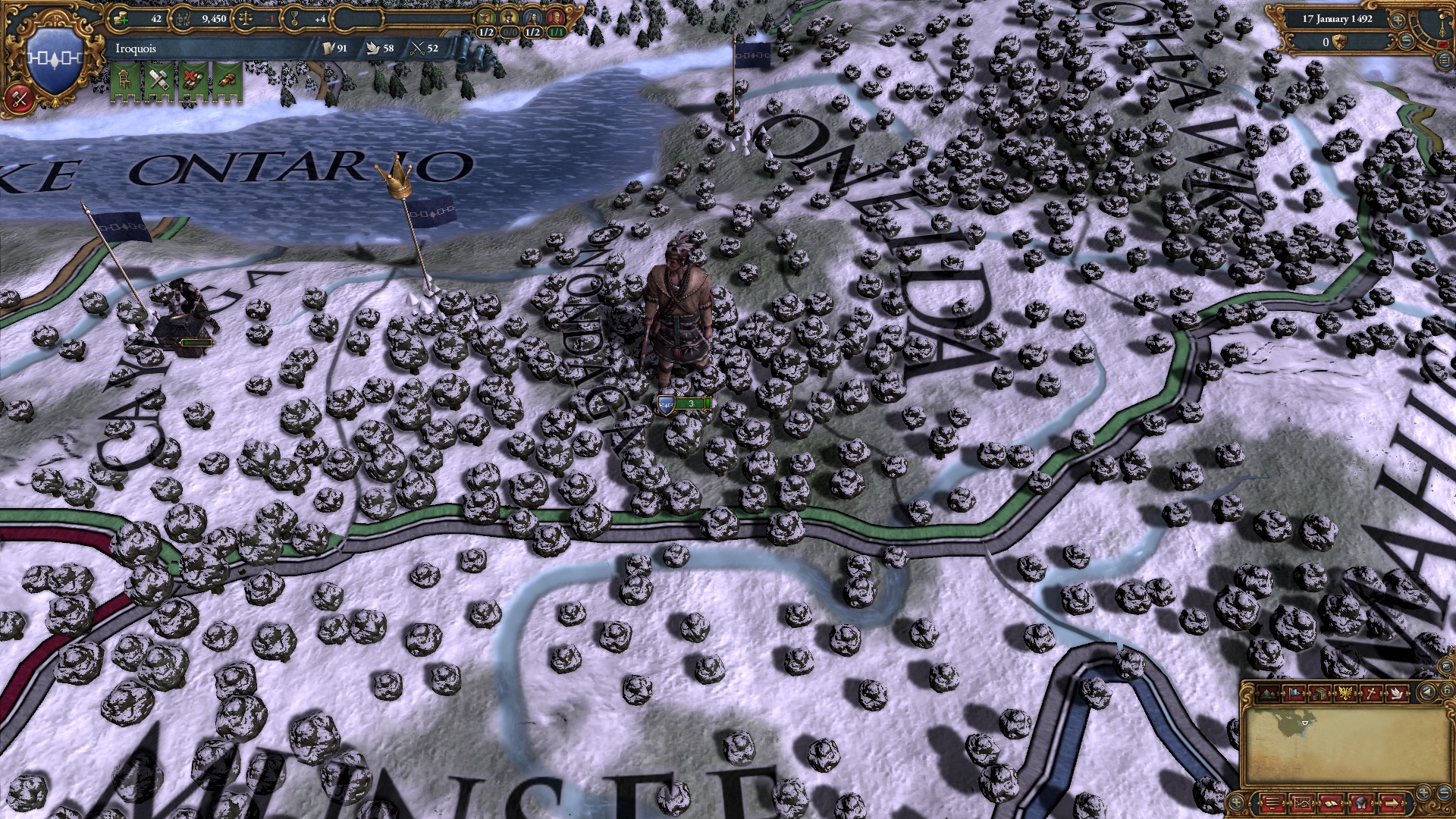Toggle the terrain map mode above the minimap
Image resolution: width=1456 pixels, height=819 pixels.
pos(1266,693)
